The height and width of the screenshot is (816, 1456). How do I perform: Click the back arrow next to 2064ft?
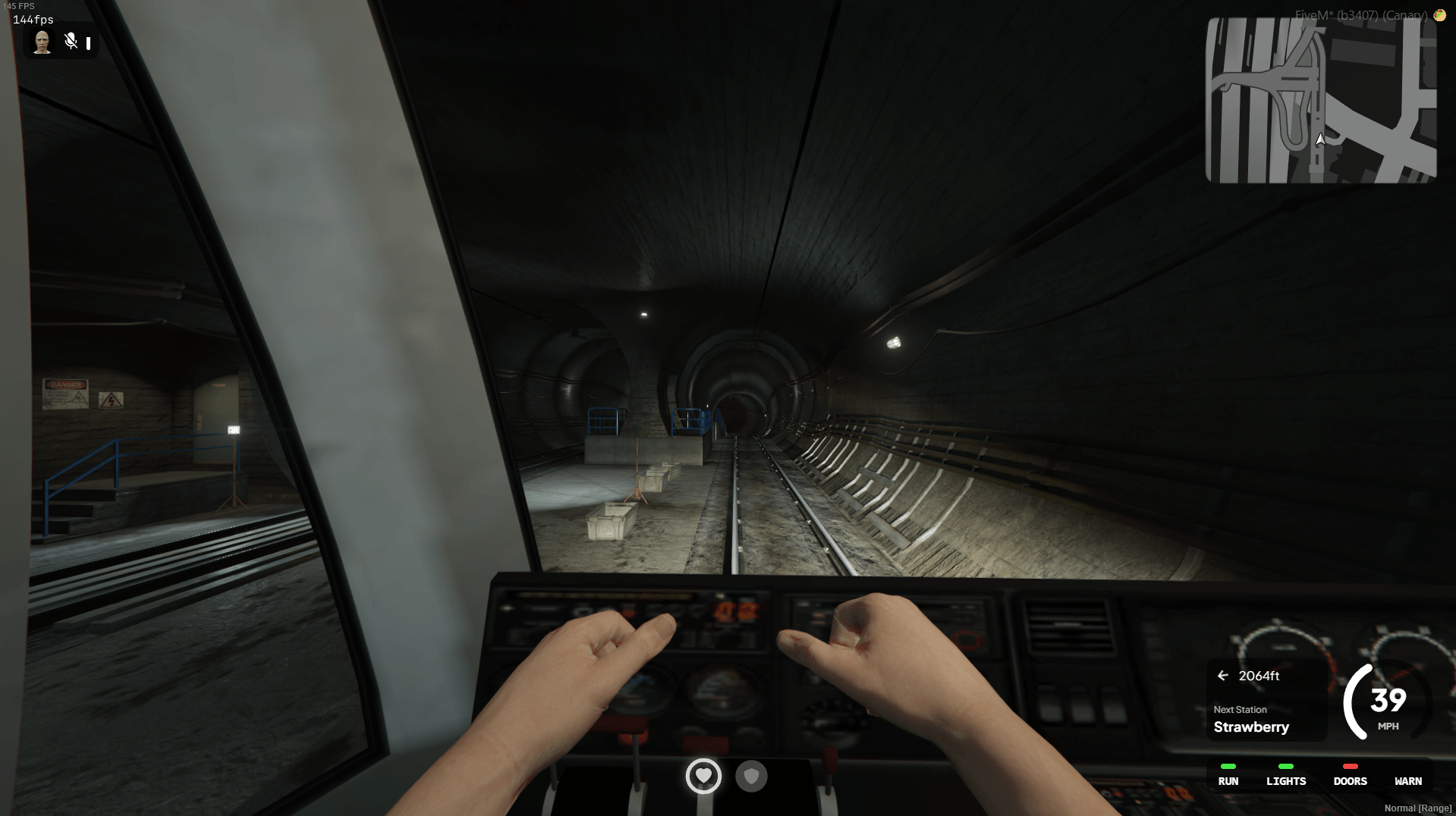tap(1222, 676)
